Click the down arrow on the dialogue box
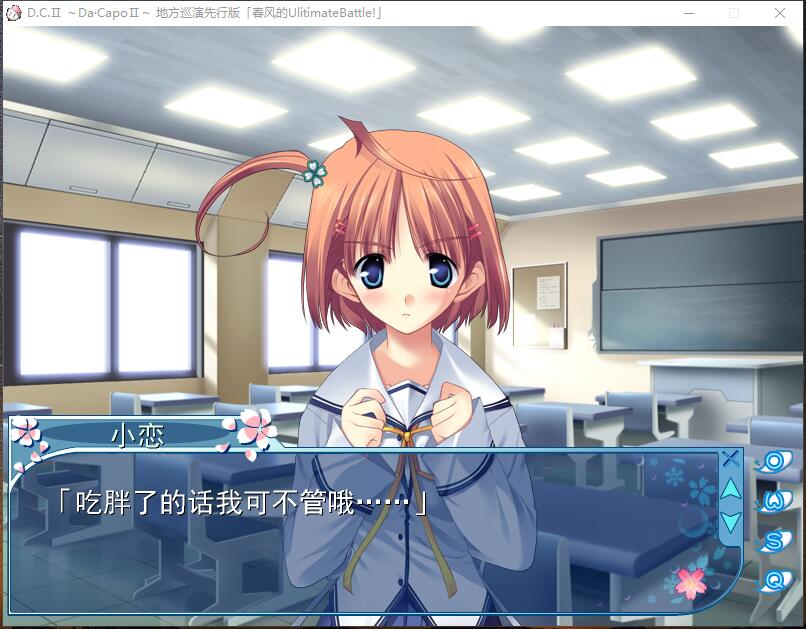806x629 pixels. tap(731, 521)
